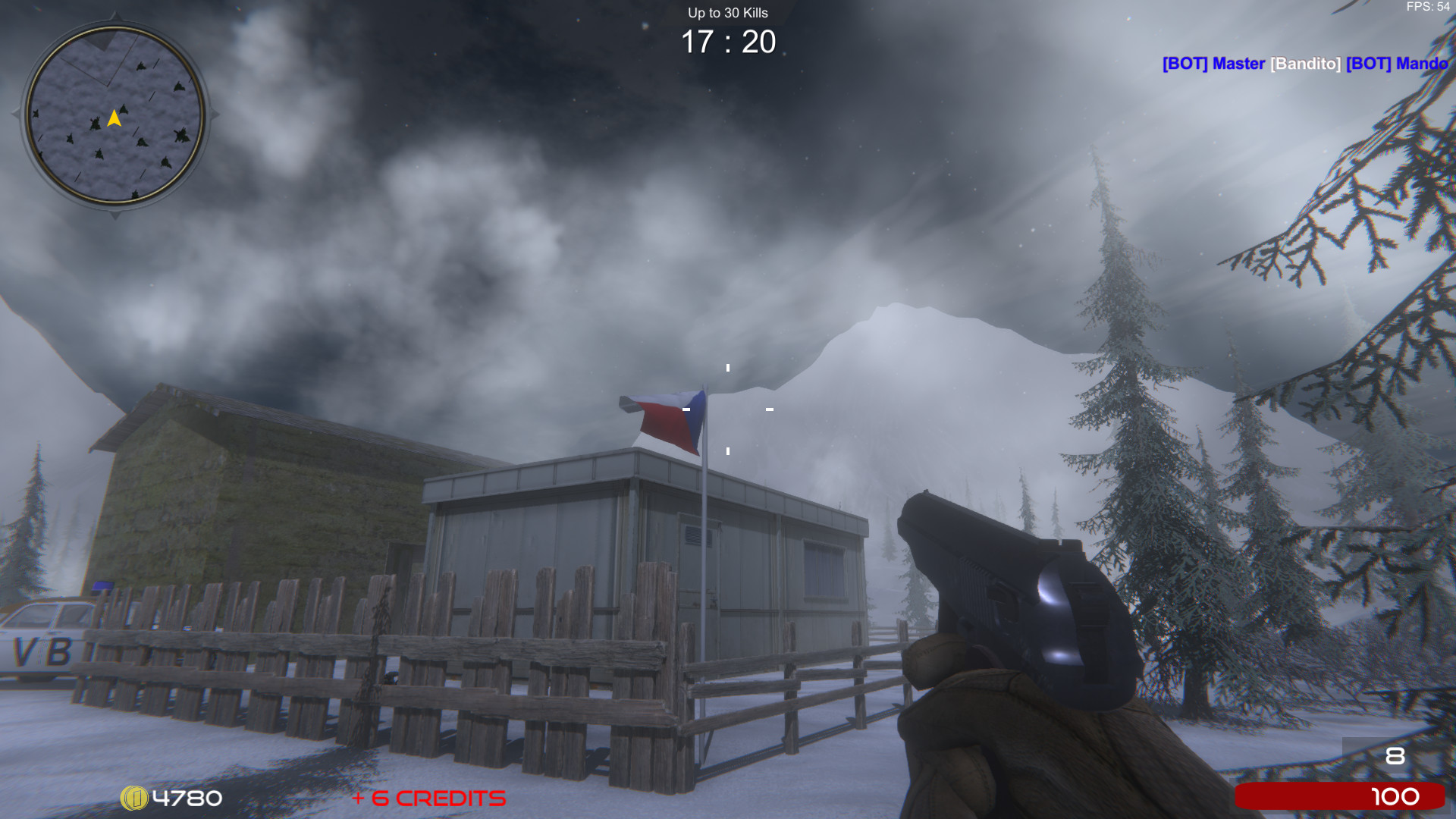This screenshot has height=819, width=1456.
Task: Toggle the 'Up to 30 Kills' objective banner
Action: point(726,13)
